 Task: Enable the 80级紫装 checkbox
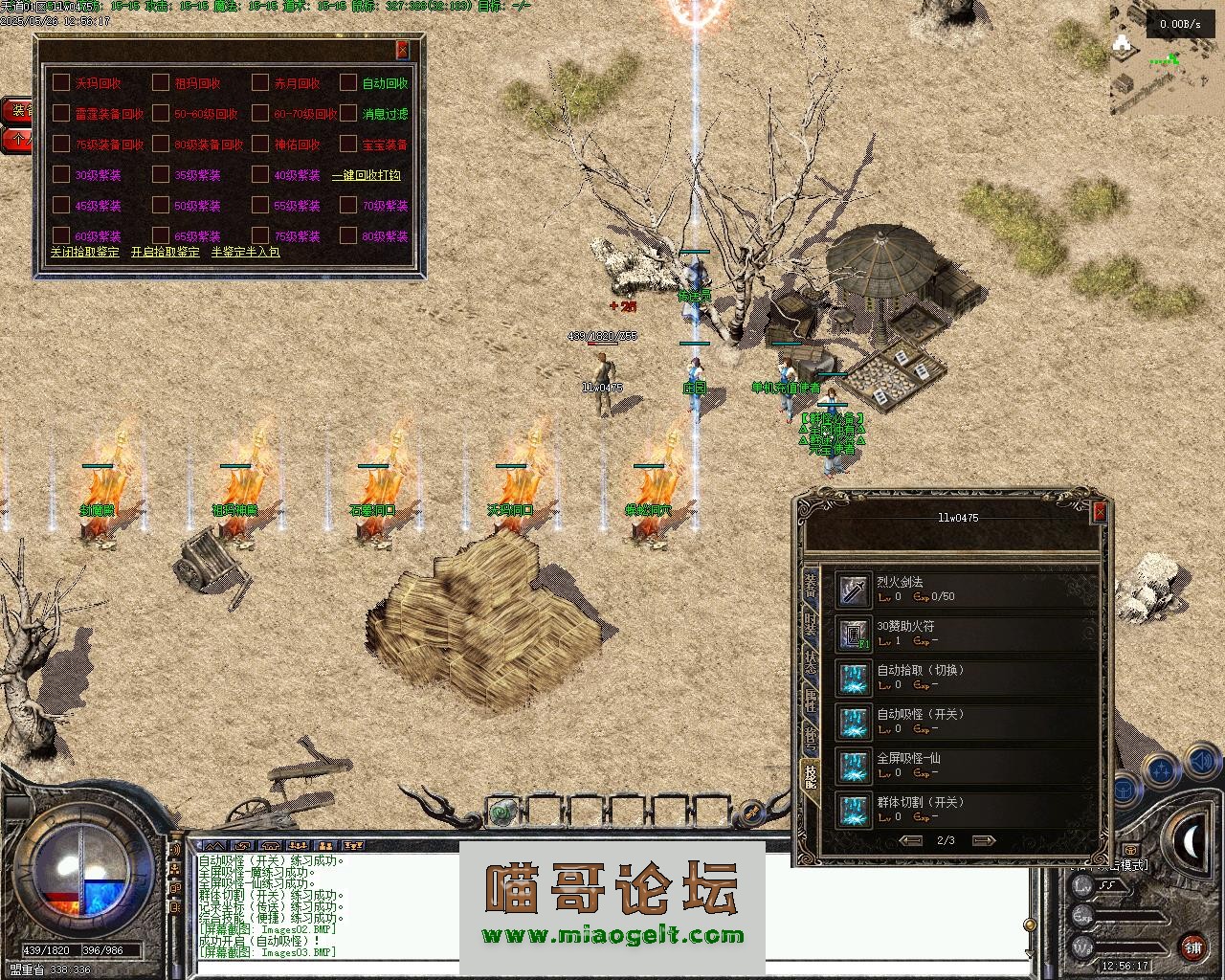point(348,235)
